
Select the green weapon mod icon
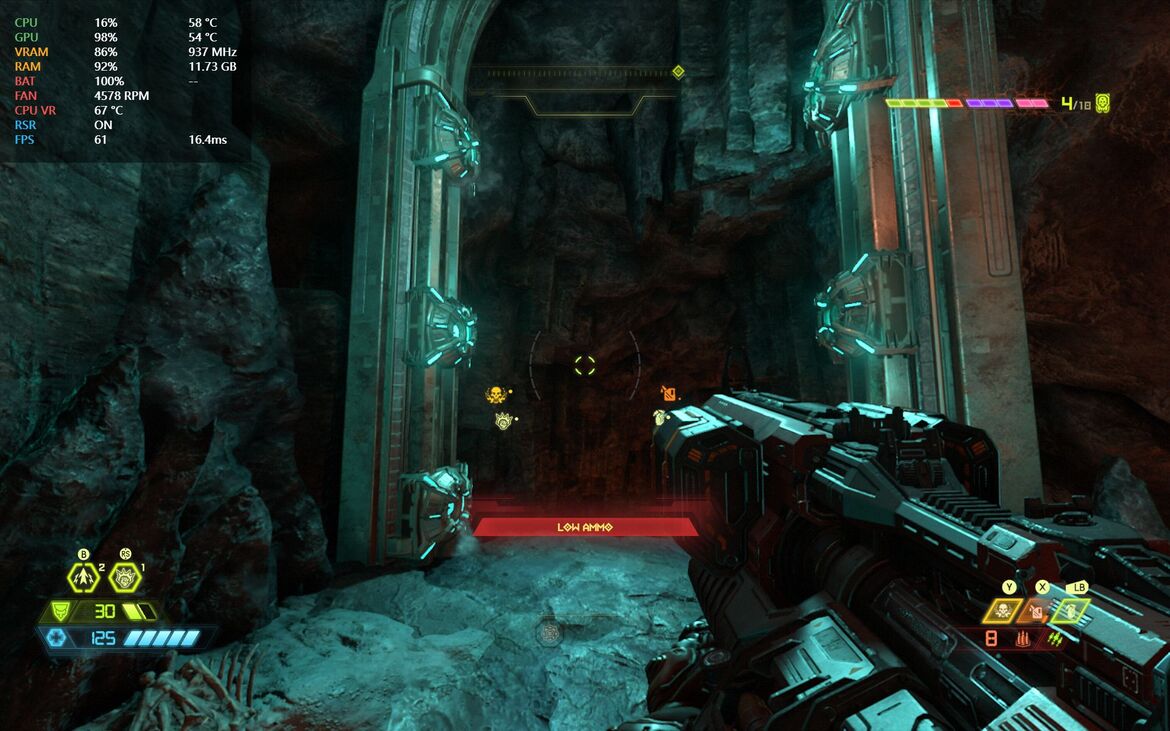1054,638
